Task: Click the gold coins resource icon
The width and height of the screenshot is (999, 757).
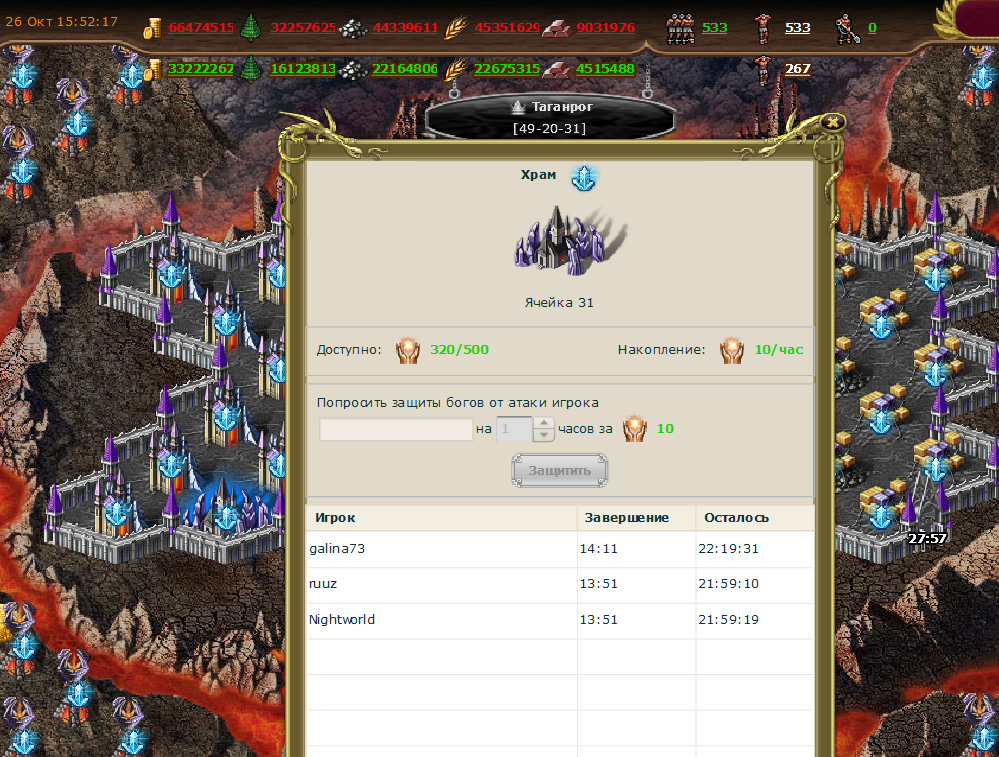Action: pos(152,28)
